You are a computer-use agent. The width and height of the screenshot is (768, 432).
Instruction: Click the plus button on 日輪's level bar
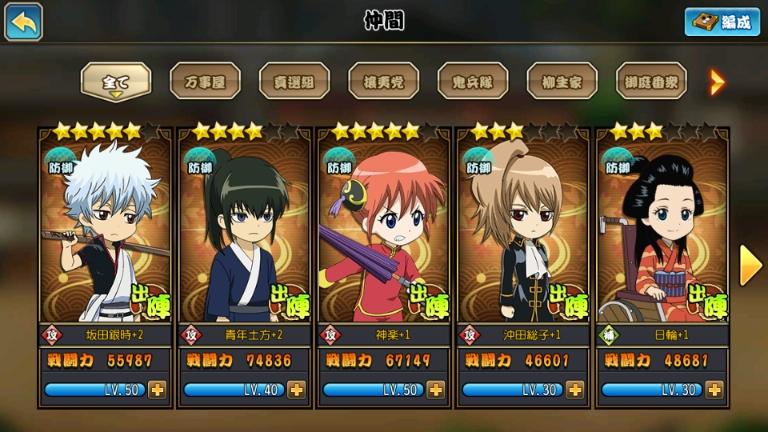point(713,390)
